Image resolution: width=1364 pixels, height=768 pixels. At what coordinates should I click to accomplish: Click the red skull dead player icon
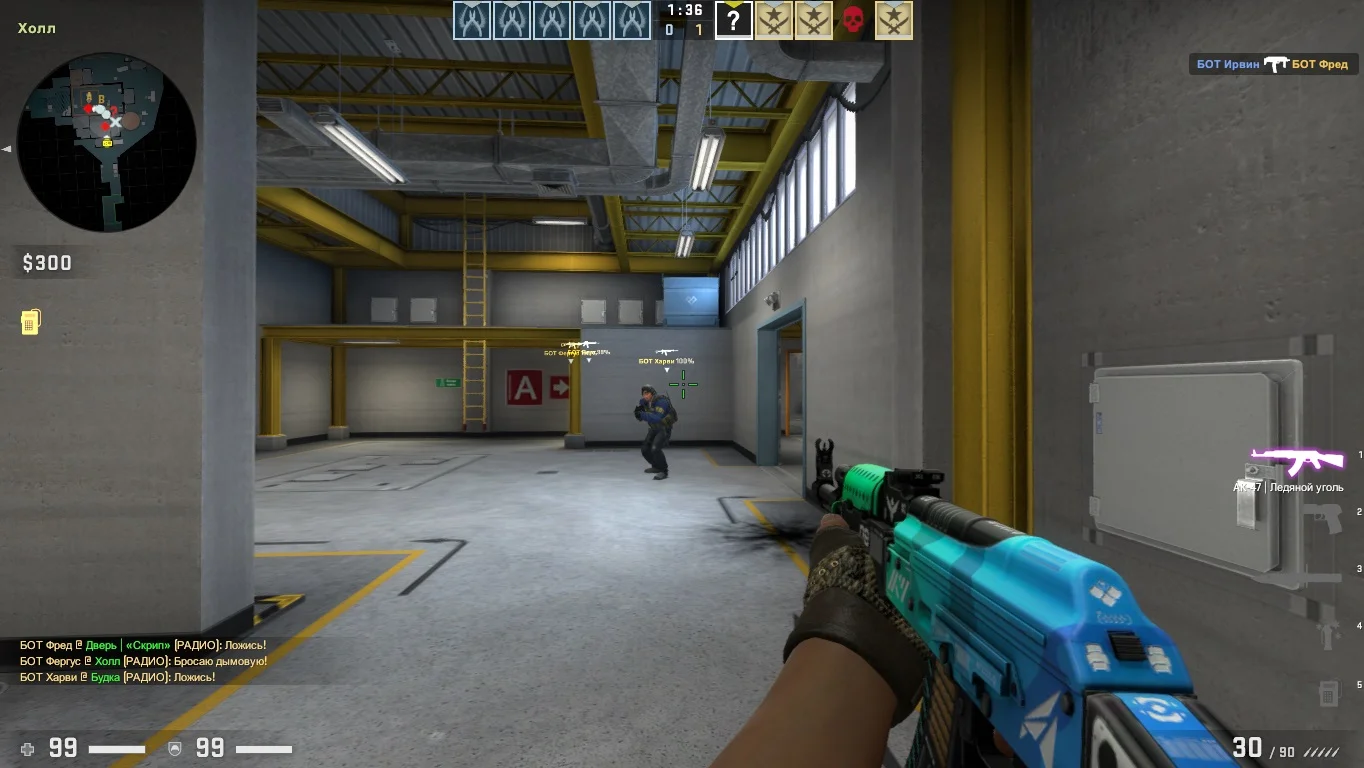(x=853, y=20)
